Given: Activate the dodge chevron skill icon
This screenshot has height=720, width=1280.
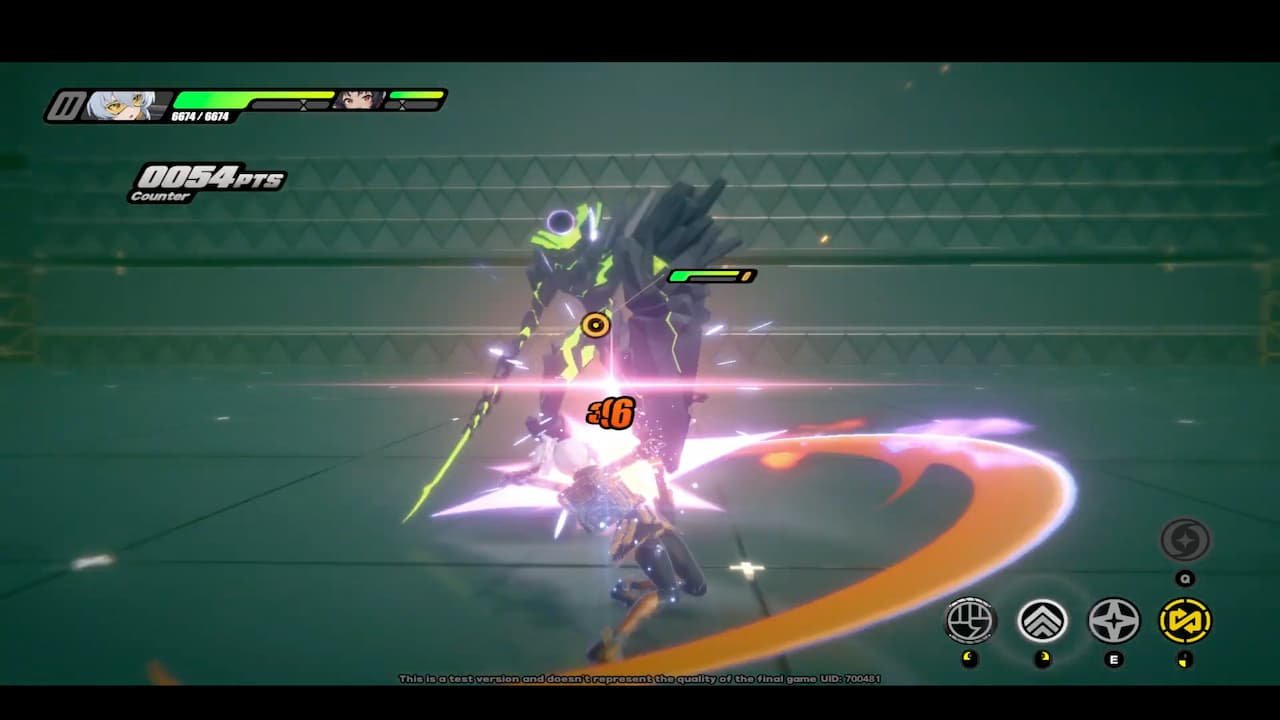Looking at the screenshot, I should pos(1041,622).
